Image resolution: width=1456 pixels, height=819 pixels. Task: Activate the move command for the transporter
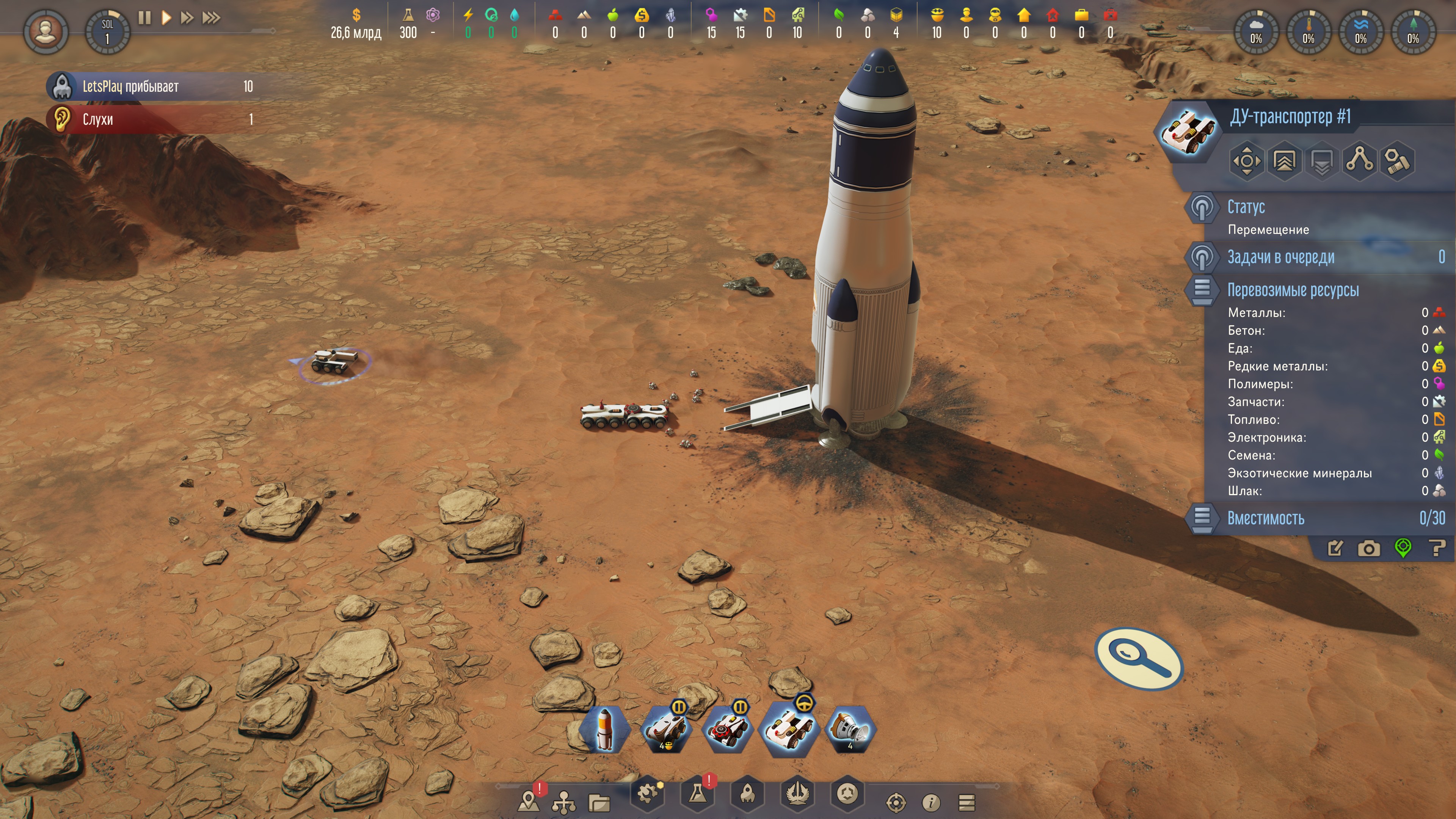1246,162
